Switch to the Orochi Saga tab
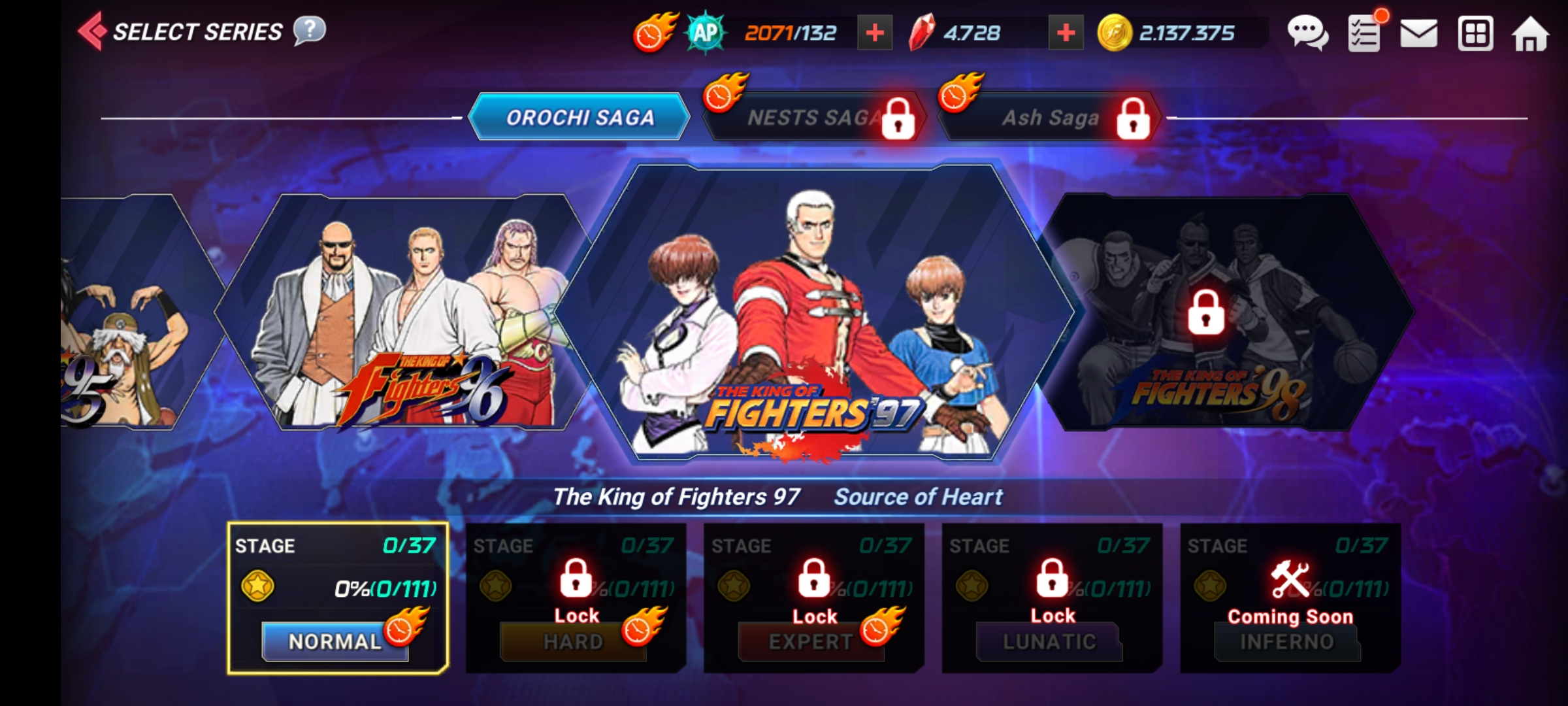The image size is (1568, 706). click(580, 118)
